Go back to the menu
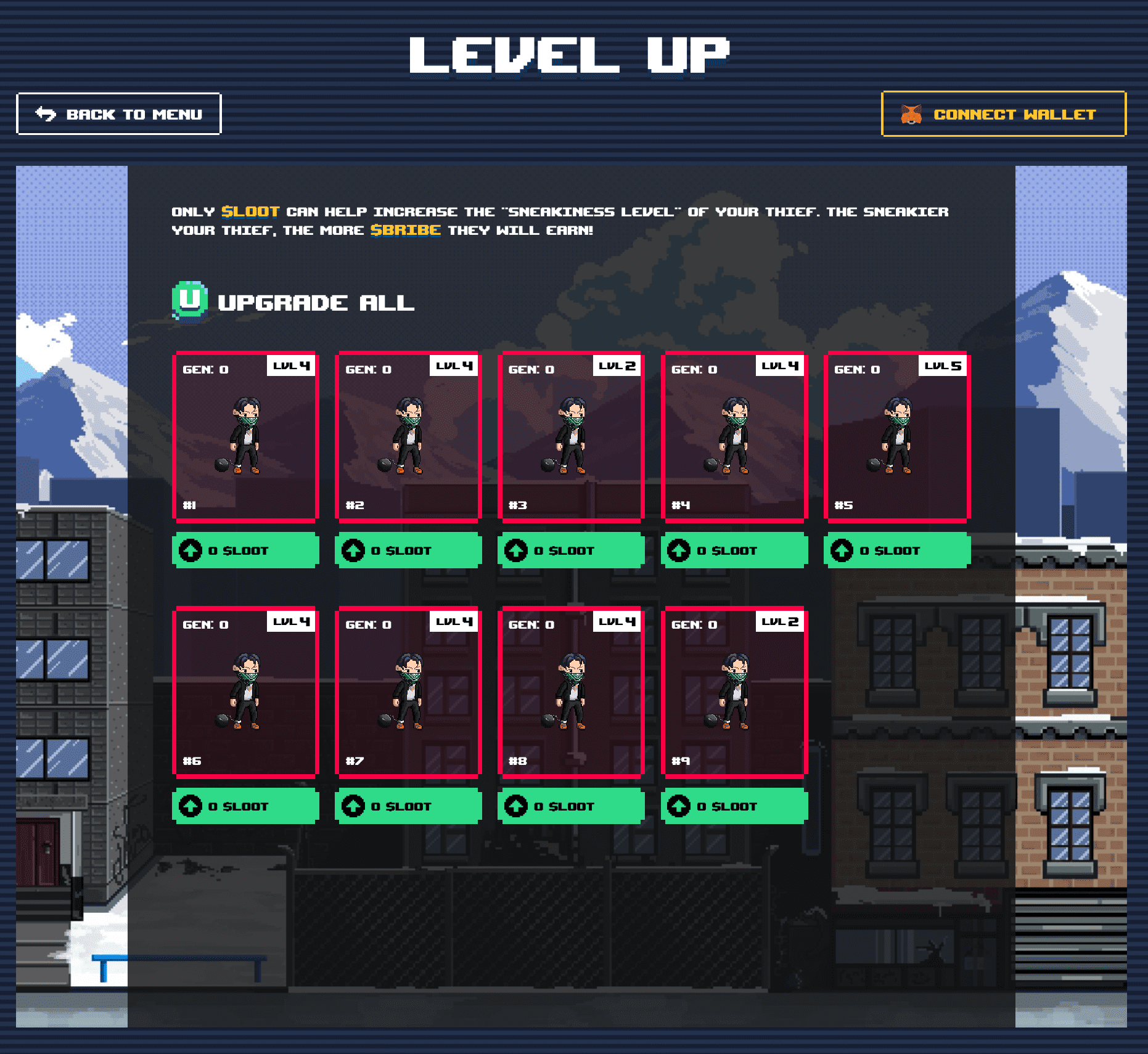 (118, 114)
